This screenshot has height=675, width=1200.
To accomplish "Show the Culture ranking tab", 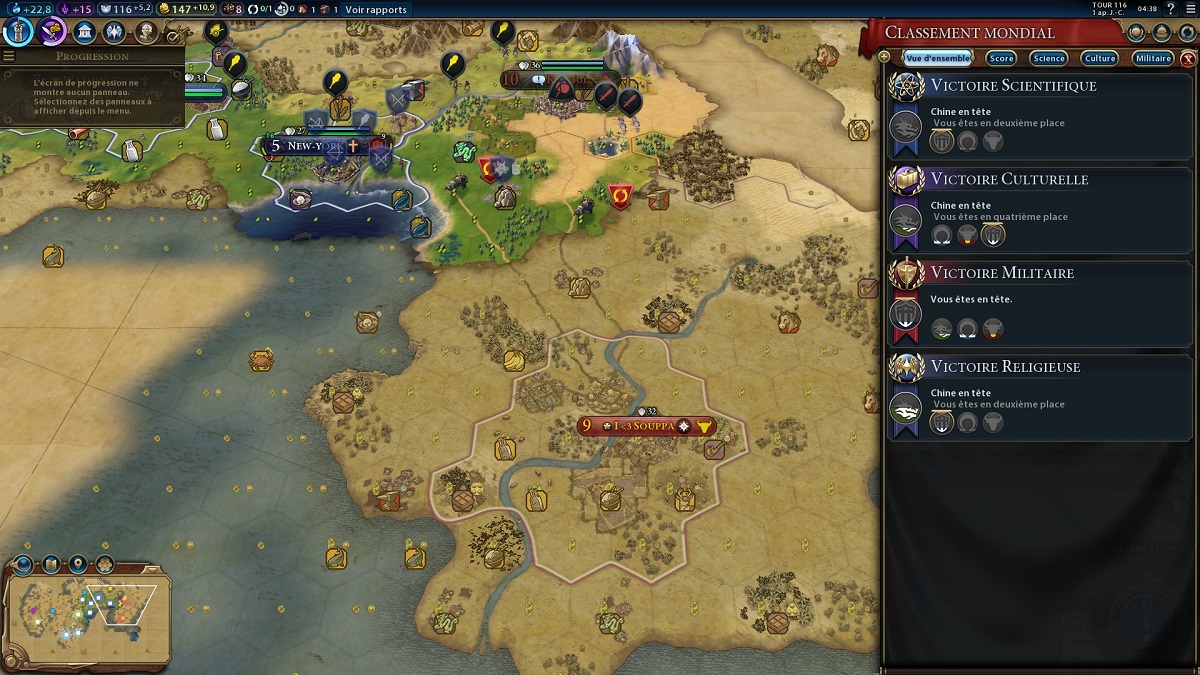I will (1099, 59).
